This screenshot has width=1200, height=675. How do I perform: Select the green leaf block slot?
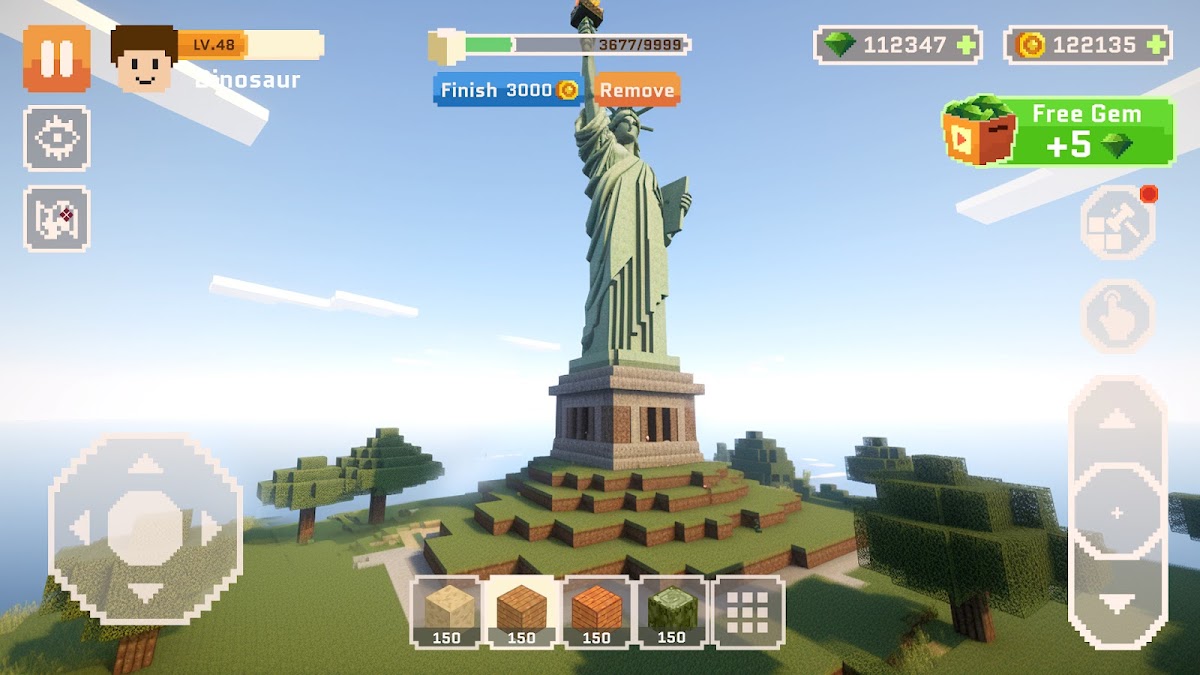pos(671,611)
